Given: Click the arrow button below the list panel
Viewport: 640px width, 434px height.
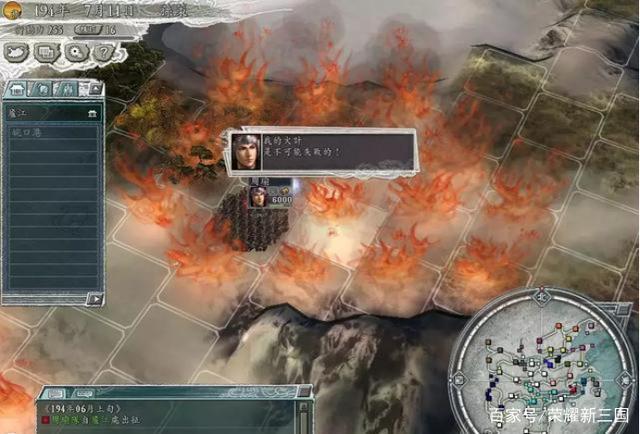Looking at the screenshot, I should click(94, 297).
